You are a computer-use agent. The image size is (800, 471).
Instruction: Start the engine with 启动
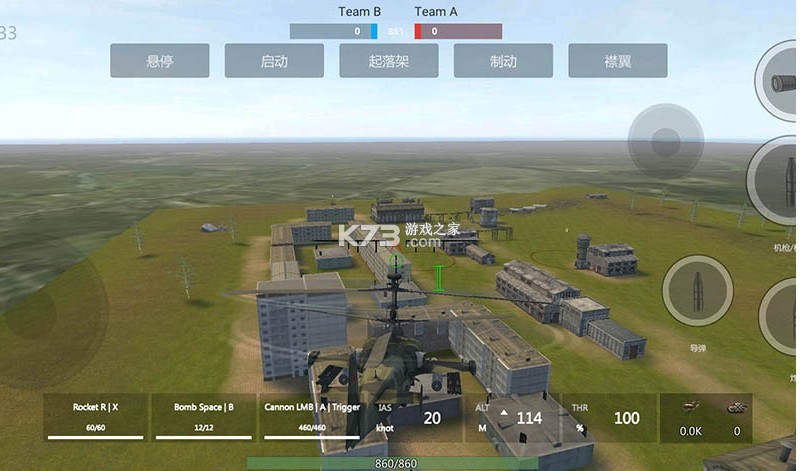click(274, 61)
